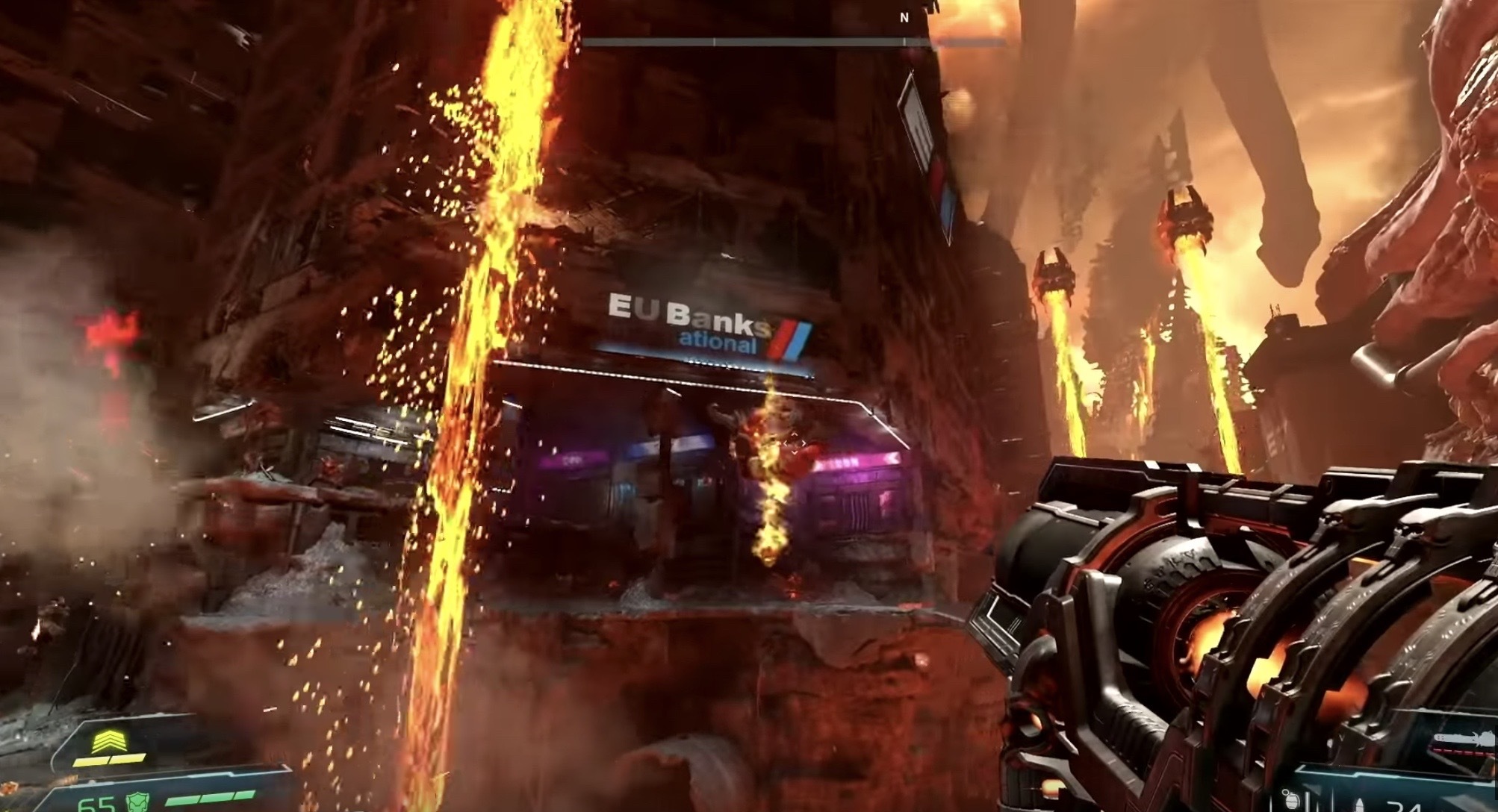Toggle the yellow extra-life segment bar
This screenshot has height=812, width=1498.
pos(110,759)
